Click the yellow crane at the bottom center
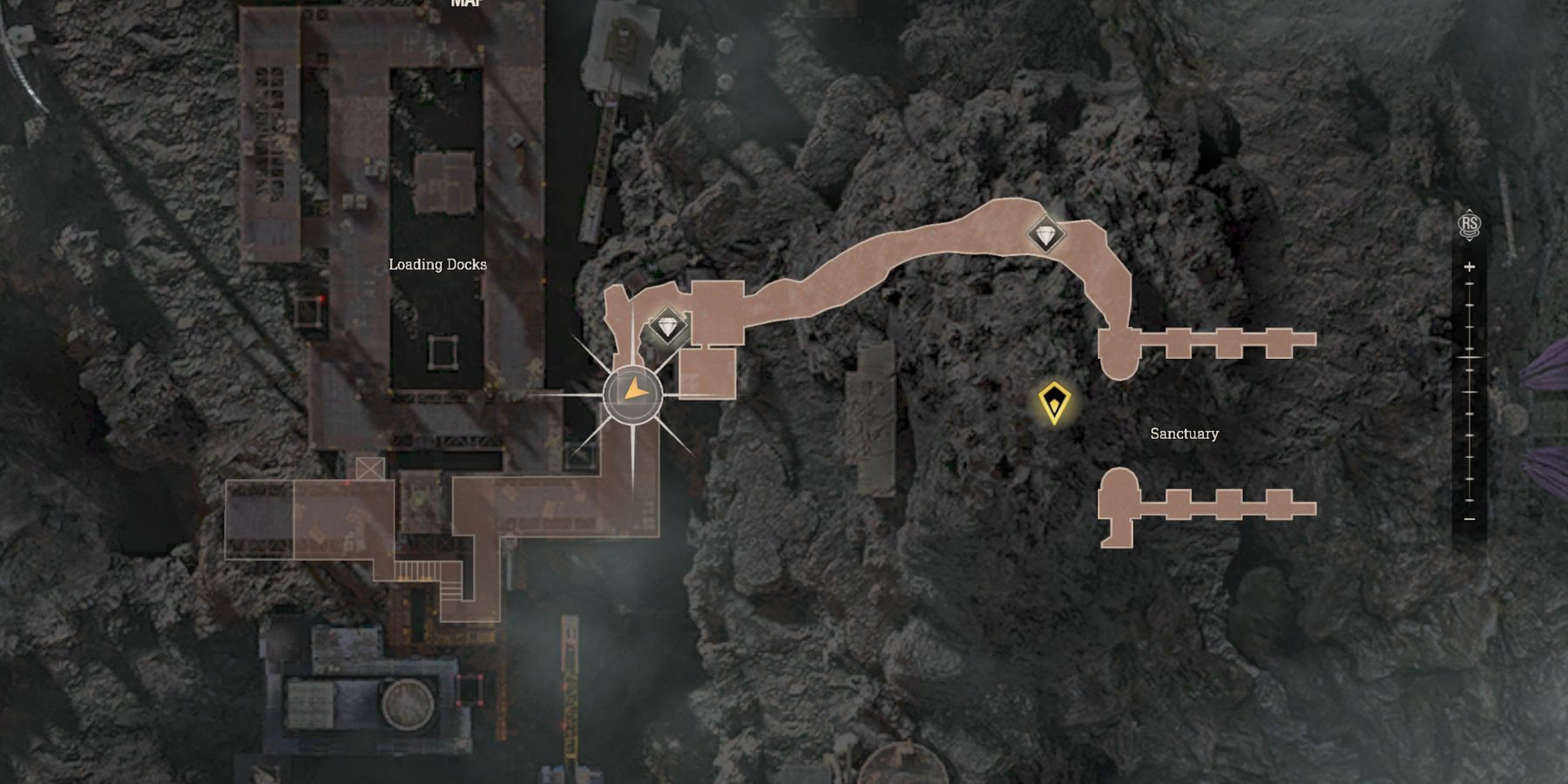Screen dimensions: 1568x784 tap(571, 688)
